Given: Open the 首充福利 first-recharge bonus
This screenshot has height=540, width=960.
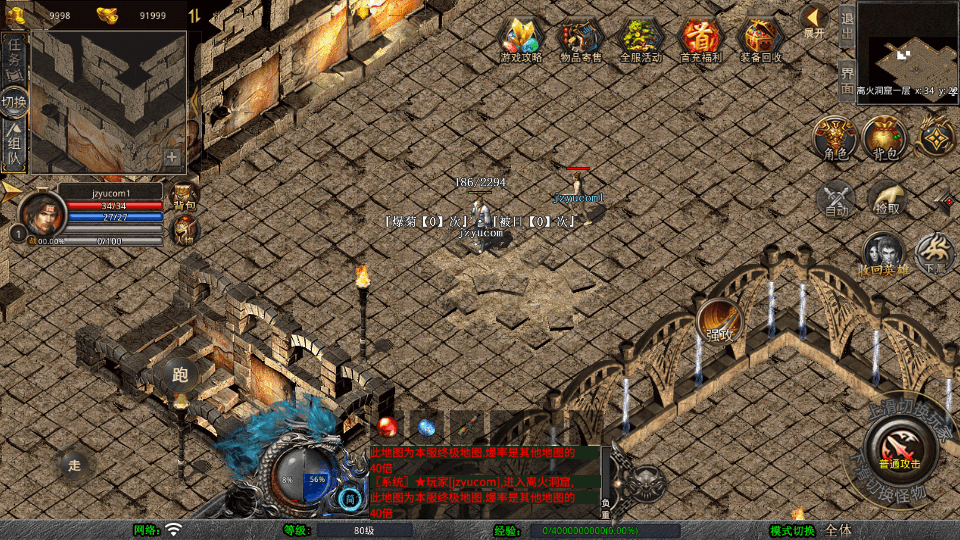Looking at the screenshot, I should point(701,40).
